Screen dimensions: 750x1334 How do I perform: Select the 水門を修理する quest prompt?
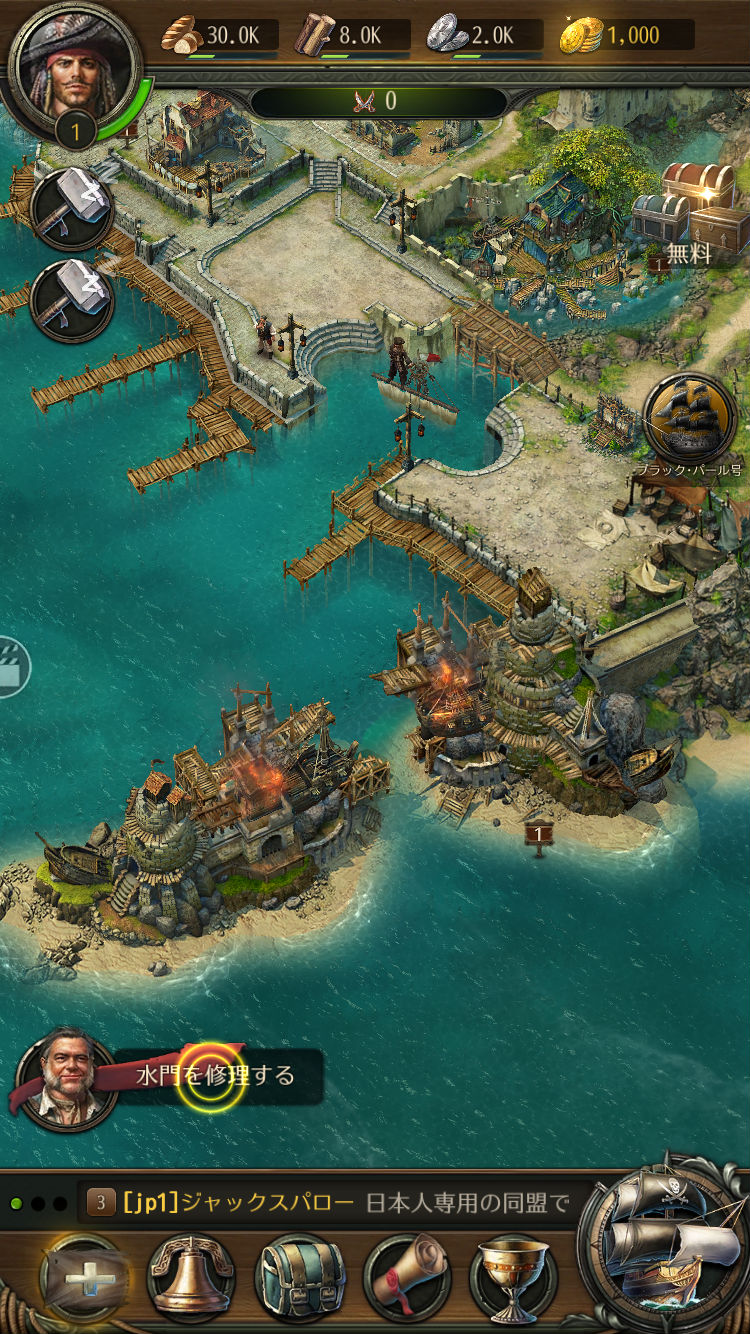pyautogui.click(x=214, y=1076)
